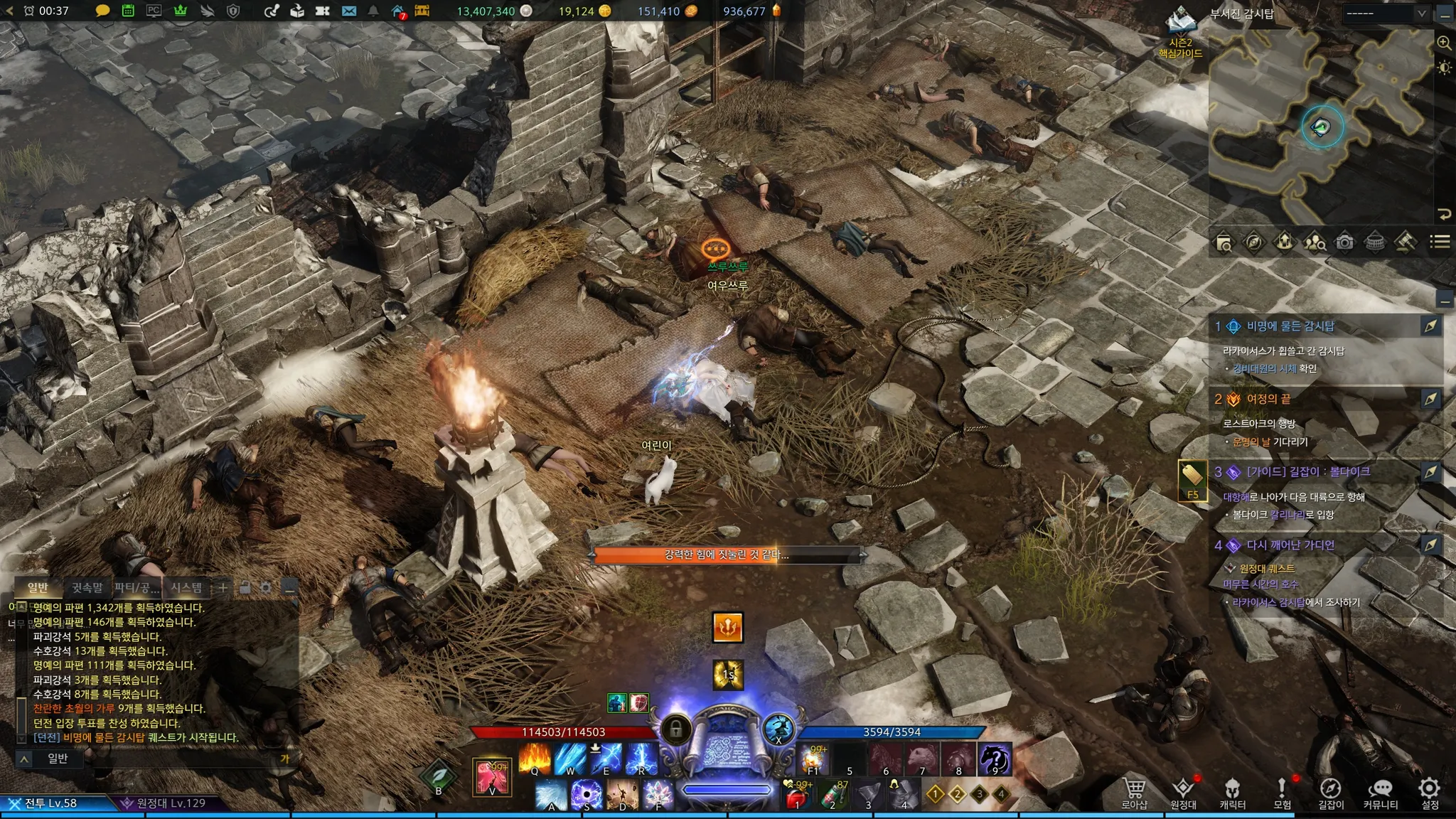Screen dimensions: 1456x819
Task: Select the 여정의 끝 quest in the tracker
Action: point(1268,399)
